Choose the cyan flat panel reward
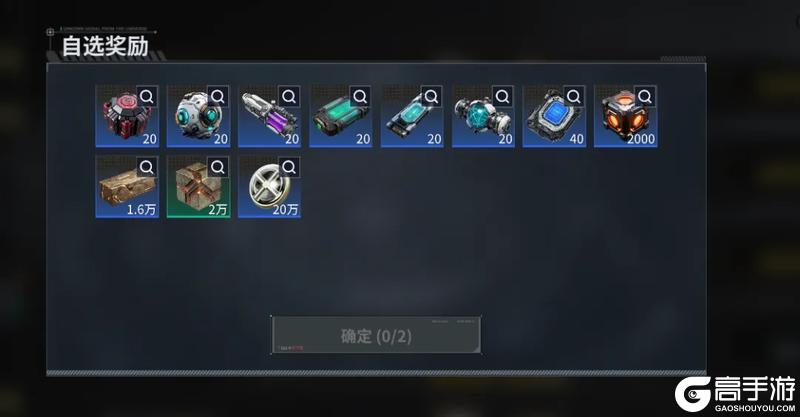The height and width of the screenshot is (417, 800). 407,119
